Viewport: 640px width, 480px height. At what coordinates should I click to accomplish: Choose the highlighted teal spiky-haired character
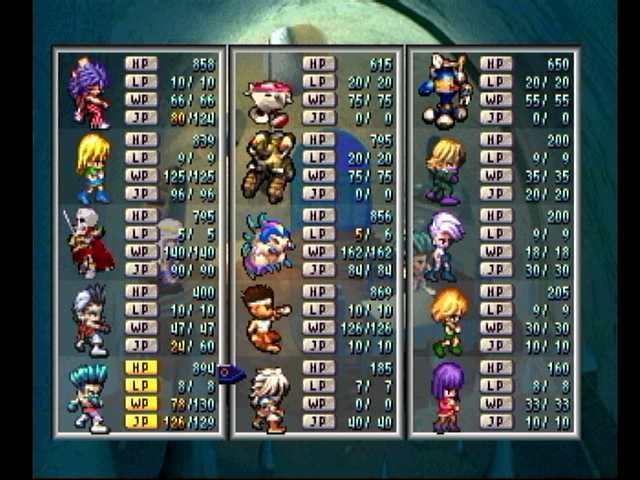tap(88, 396)
